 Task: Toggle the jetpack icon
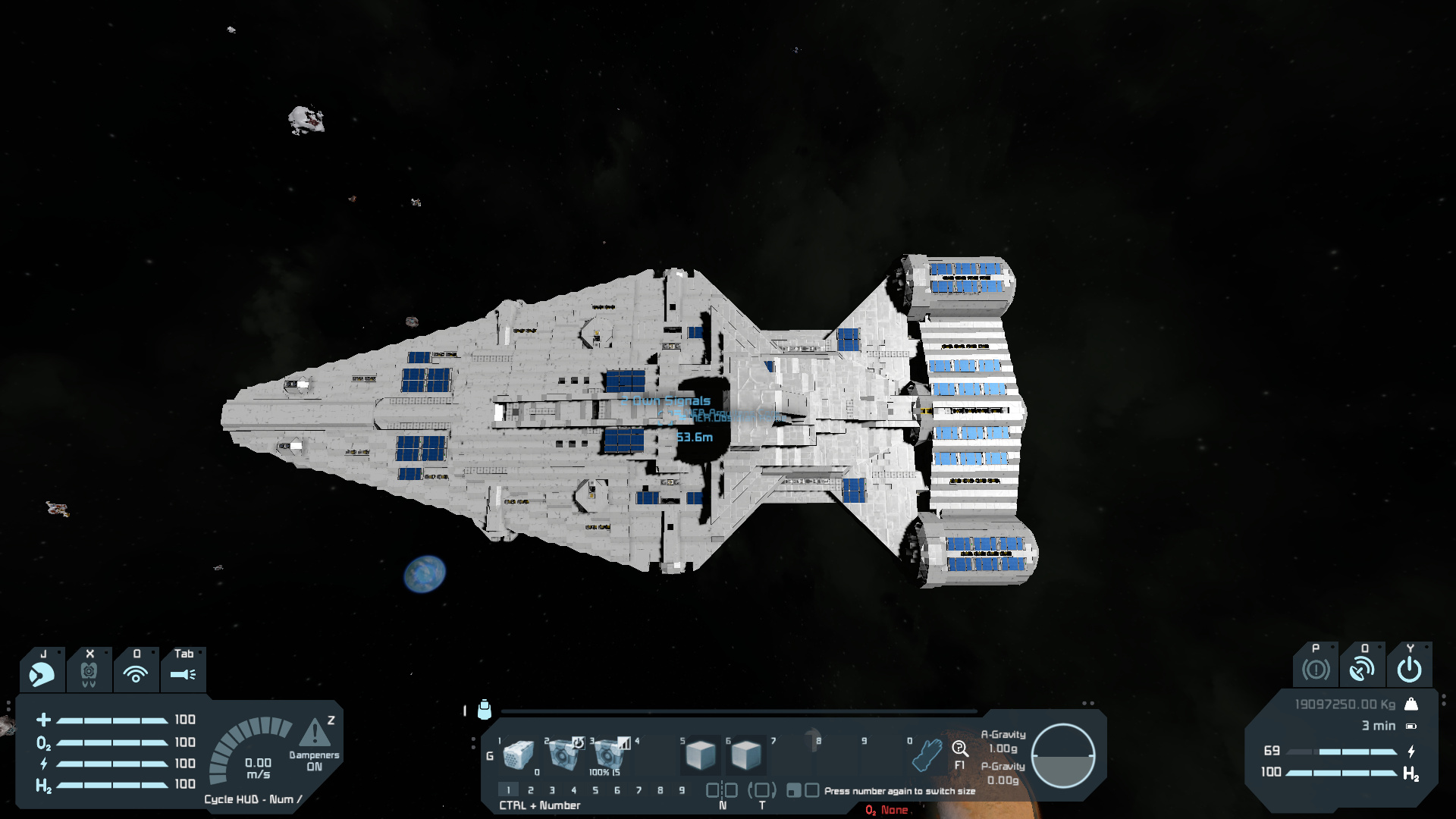(89, 673)
